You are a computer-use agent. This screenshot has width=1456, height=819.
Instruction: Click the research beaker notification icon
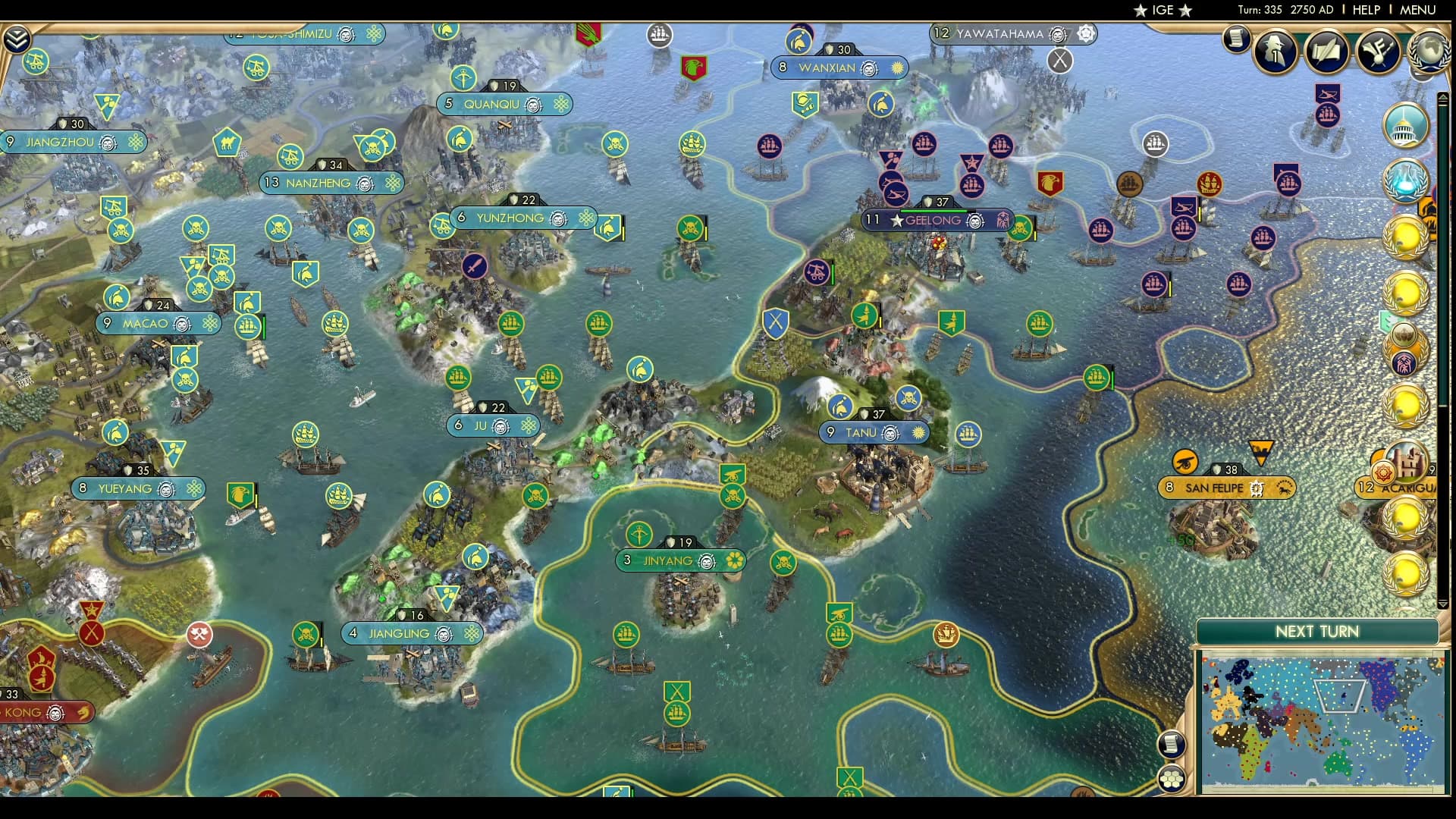click(x=1405, y=182)
